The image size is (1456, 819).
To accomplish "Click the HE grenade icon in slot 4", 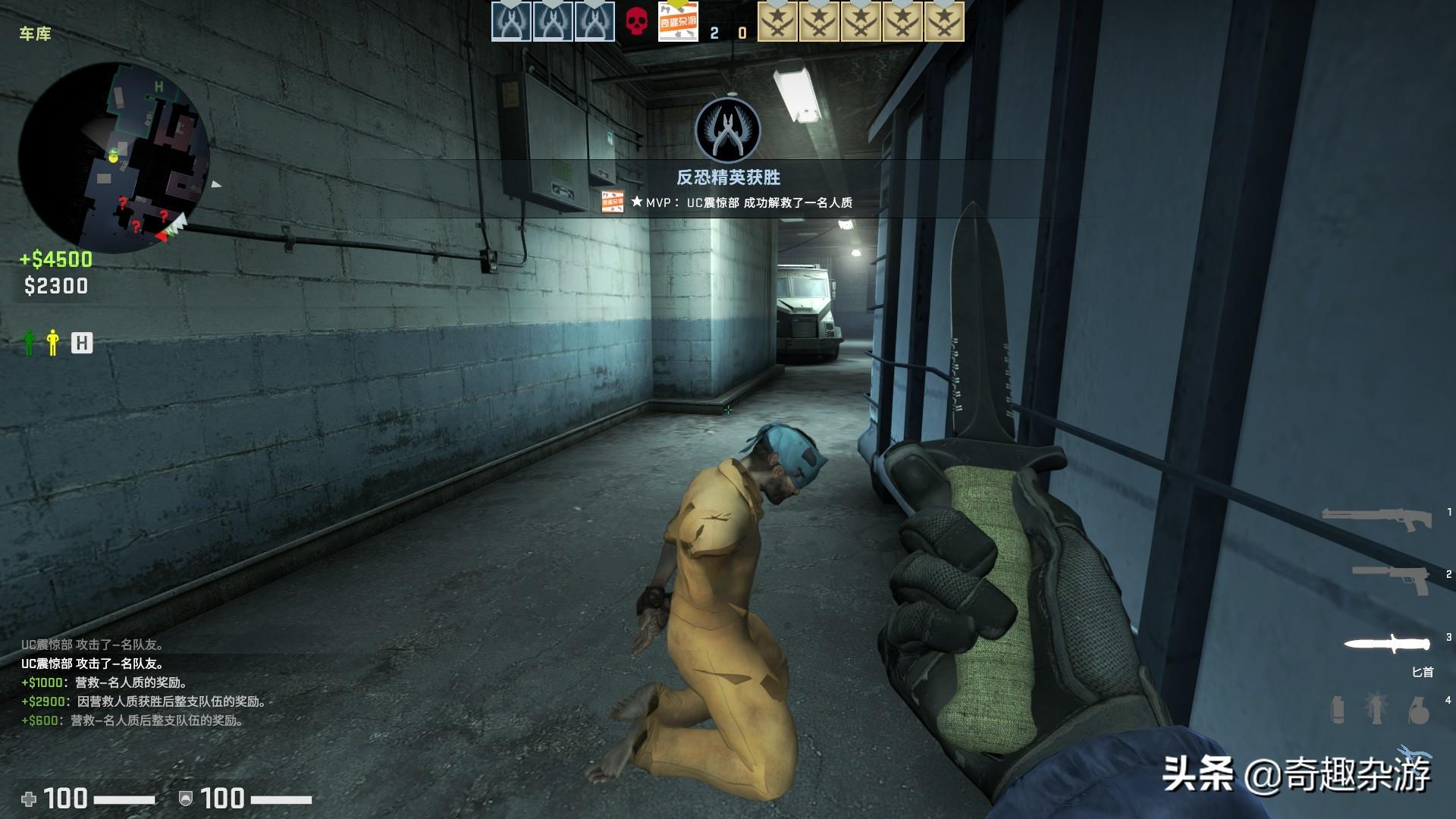I will 1419,711.
